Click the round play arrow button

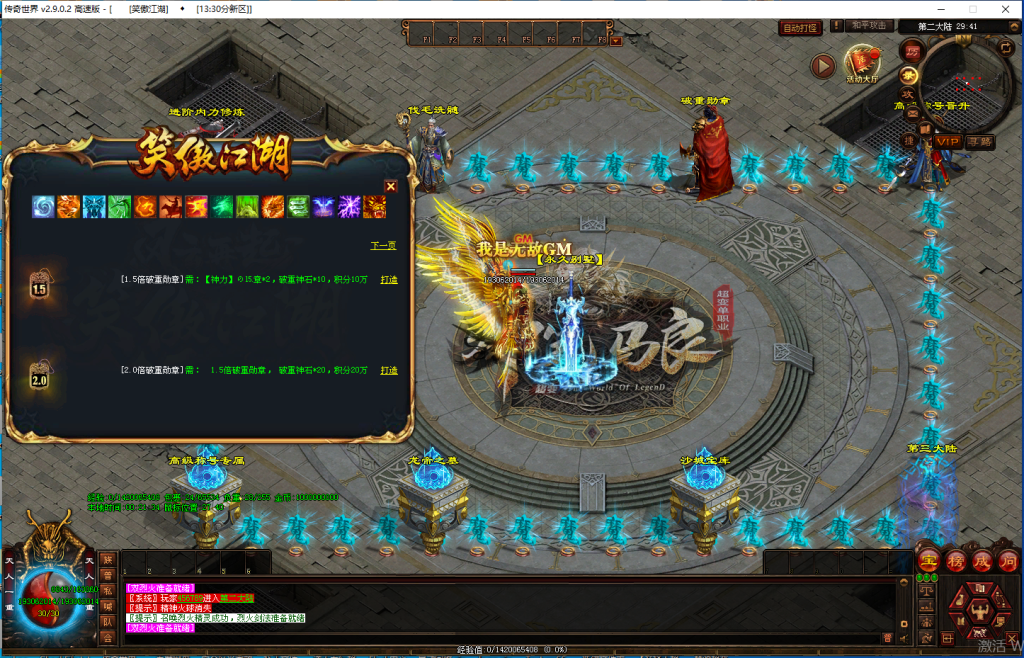pos(823,66)
